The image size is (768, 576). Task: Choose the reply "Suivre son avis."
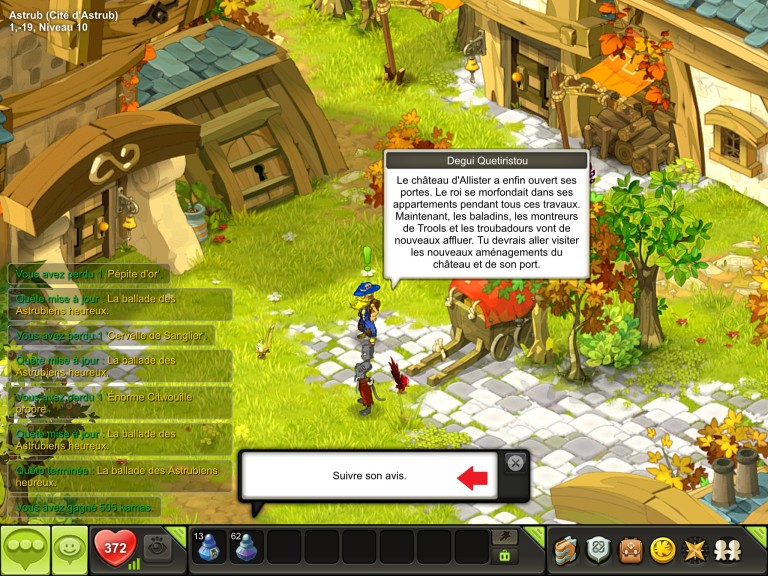tap(370, 476)
